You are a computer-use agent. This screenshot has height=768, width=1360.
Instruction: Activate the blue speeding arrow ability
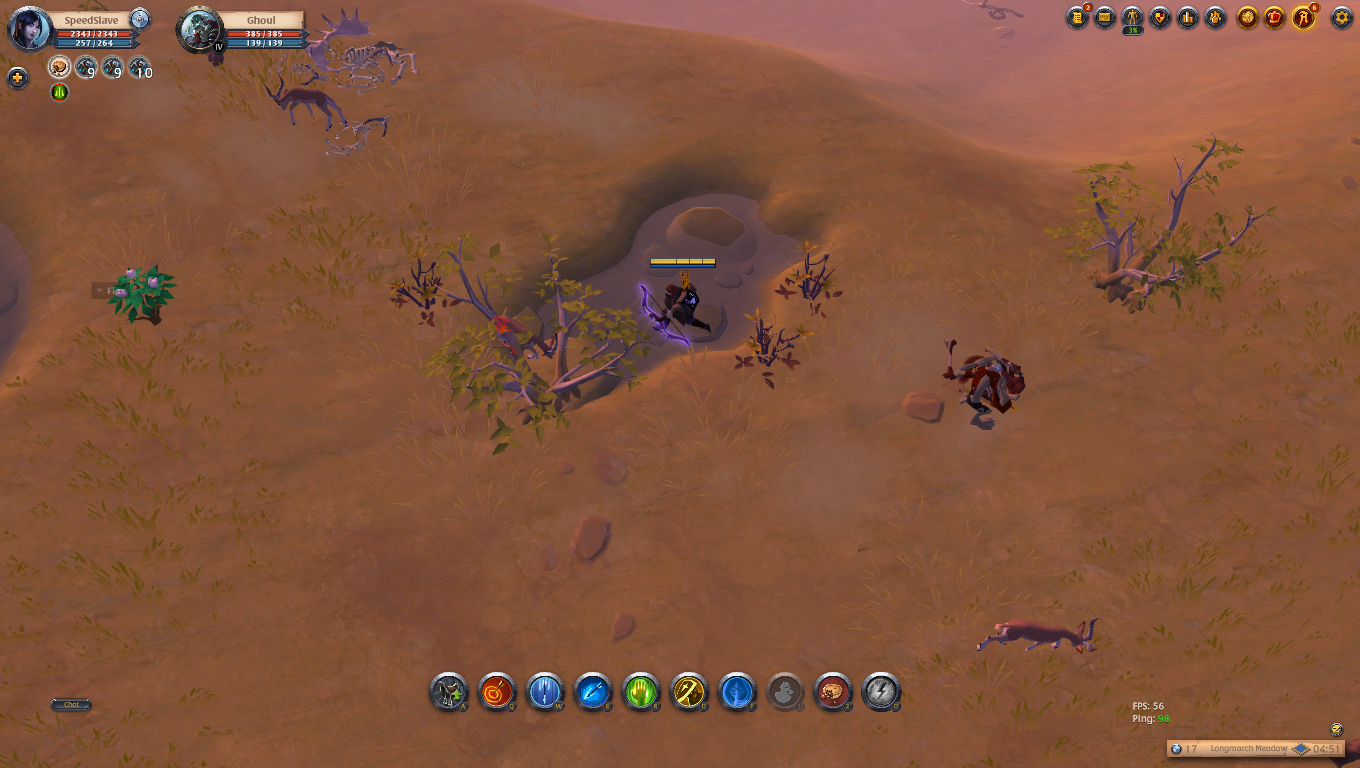click(593, 691)
